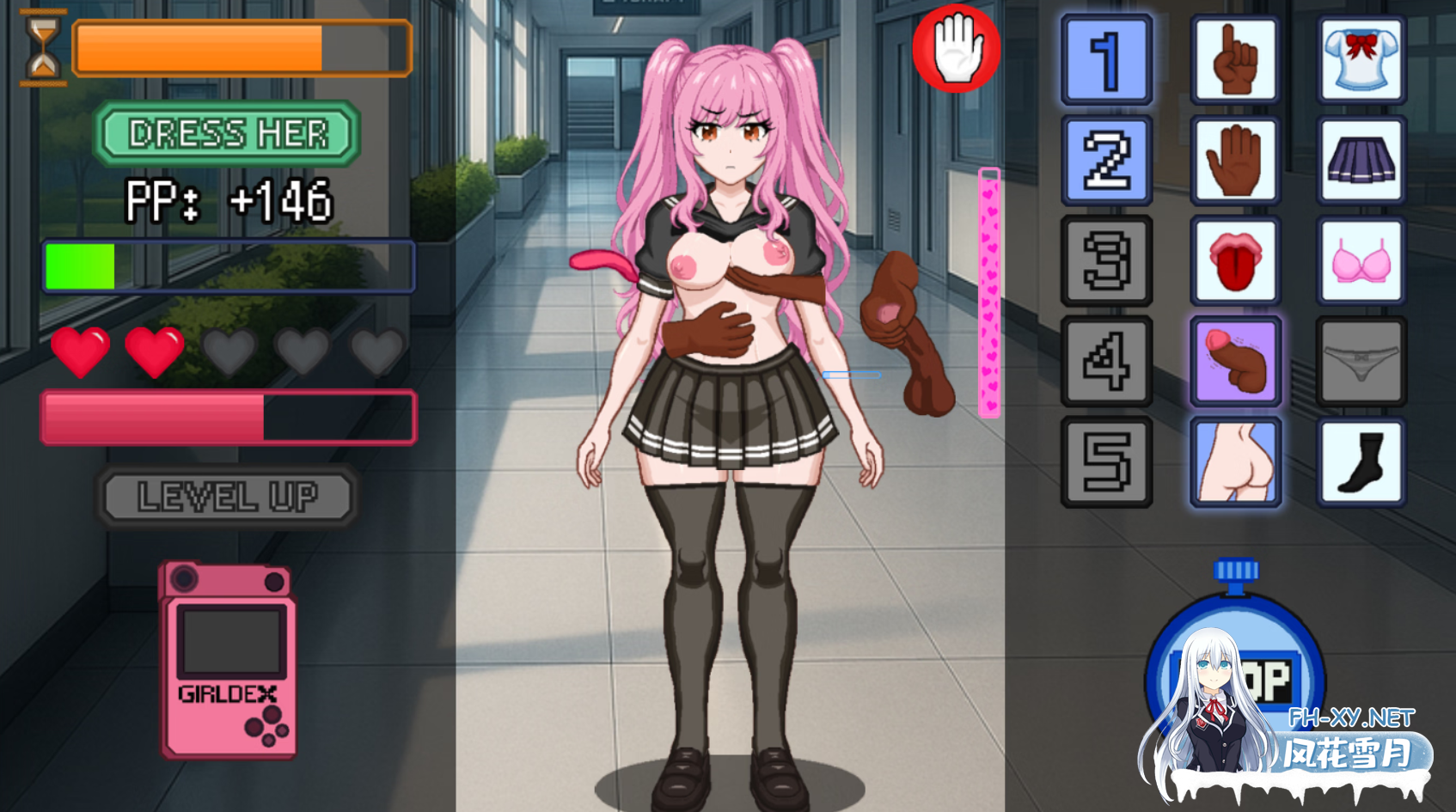Click the LEVEL UP button
Image resolution: width=1456 pixels, height=812 pixels.
(227, 496)
